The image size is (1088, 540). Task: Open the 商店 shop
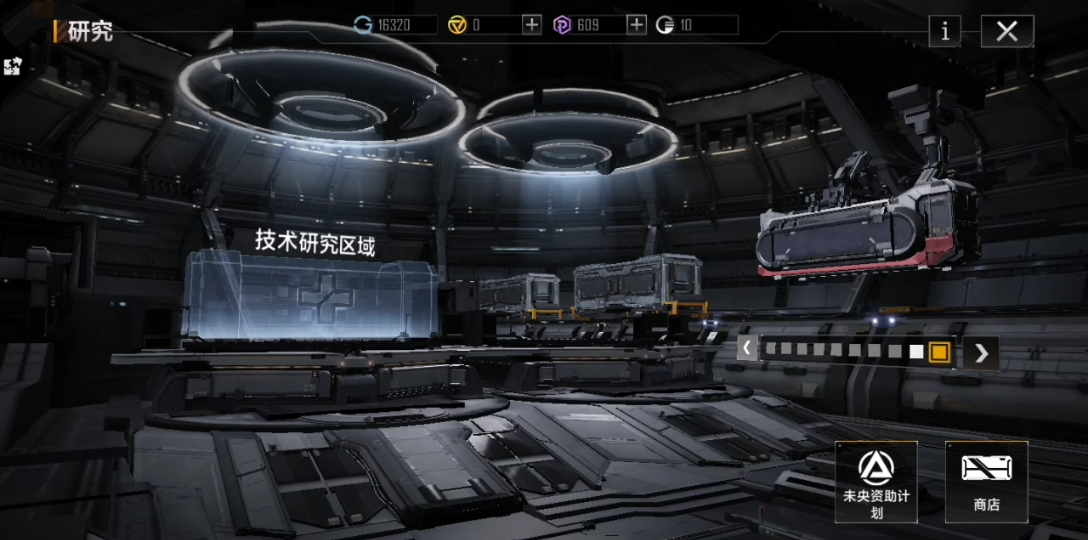tap(986, 481)
